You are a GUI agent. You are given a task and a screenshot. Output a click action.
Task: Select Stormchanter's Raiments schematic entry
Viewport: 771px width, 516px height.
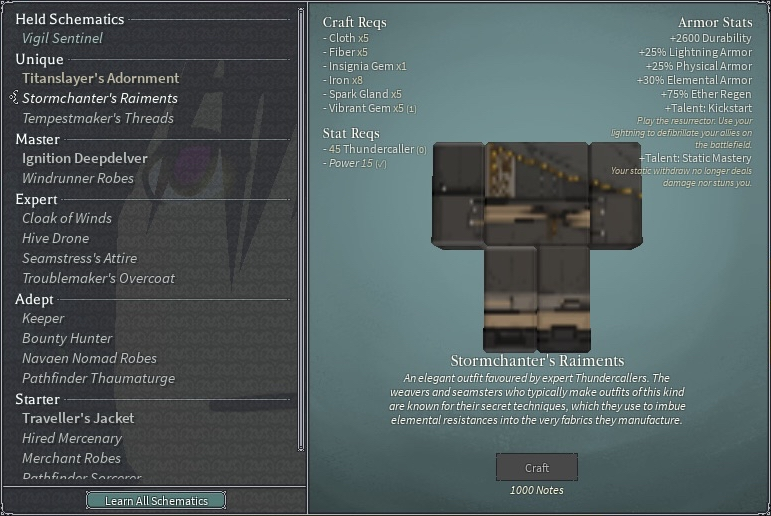99,98
